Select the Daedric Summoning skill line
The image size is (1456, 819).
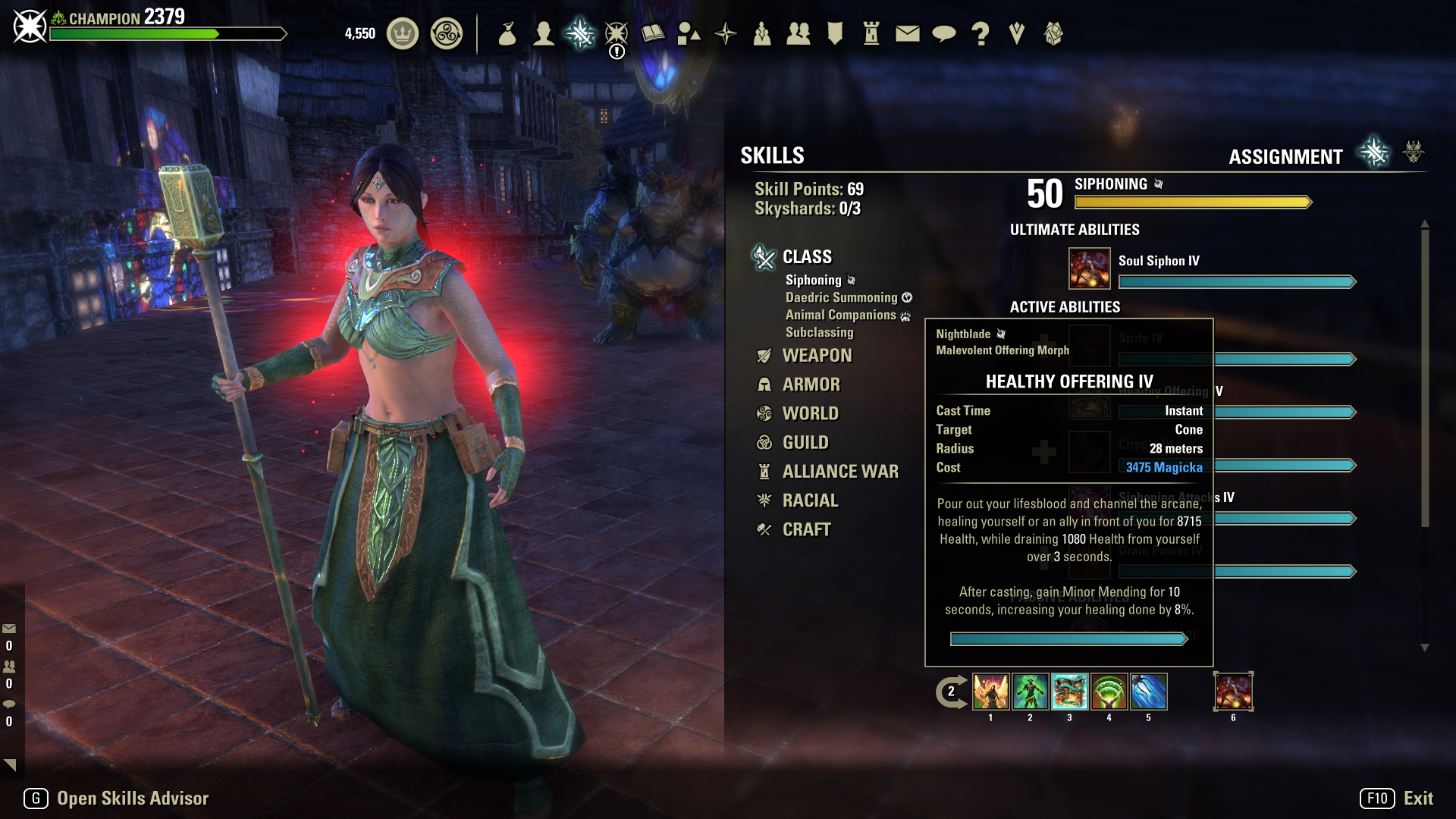point(841,297)
